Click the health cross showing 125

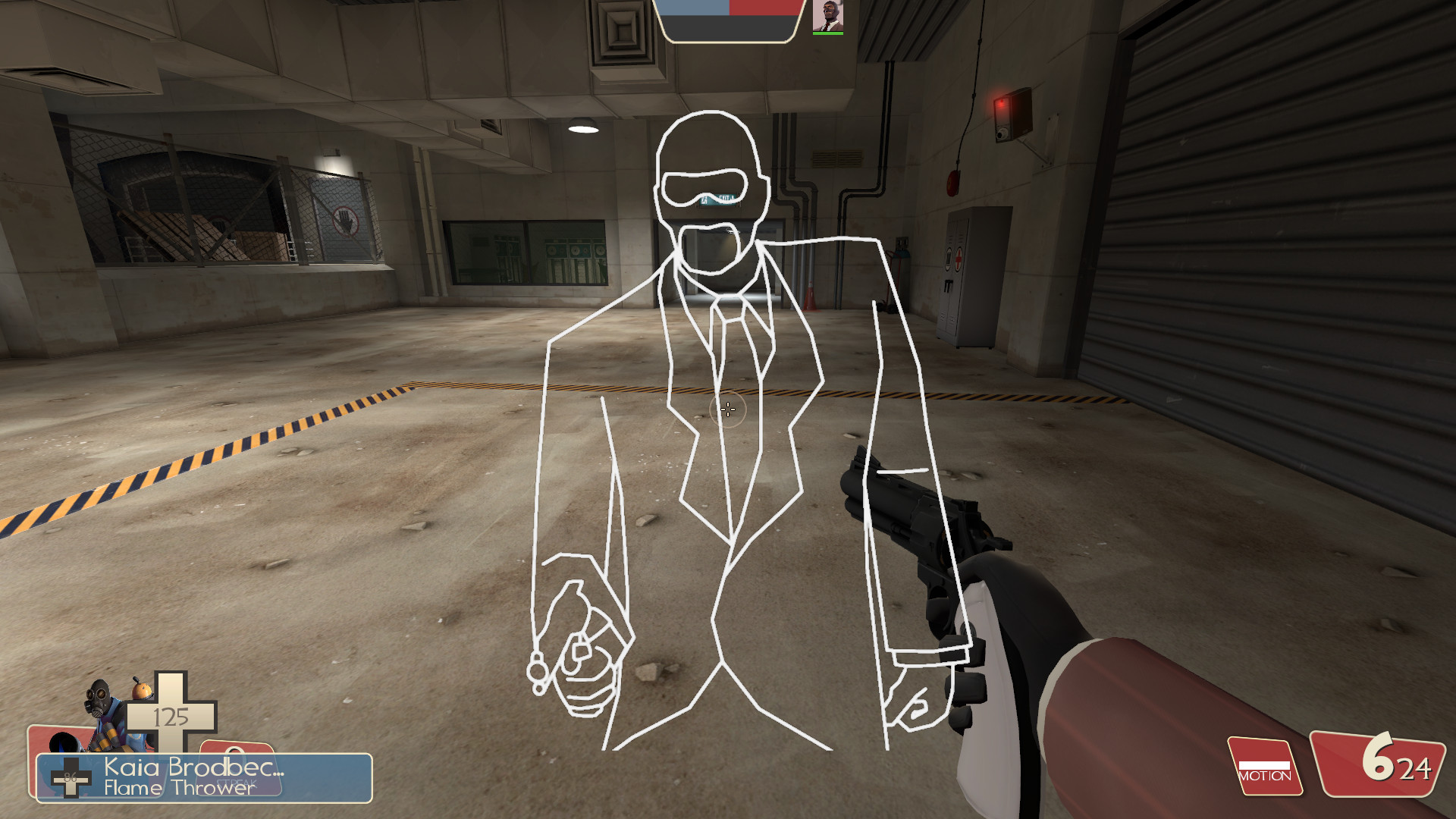pos(173,715)
